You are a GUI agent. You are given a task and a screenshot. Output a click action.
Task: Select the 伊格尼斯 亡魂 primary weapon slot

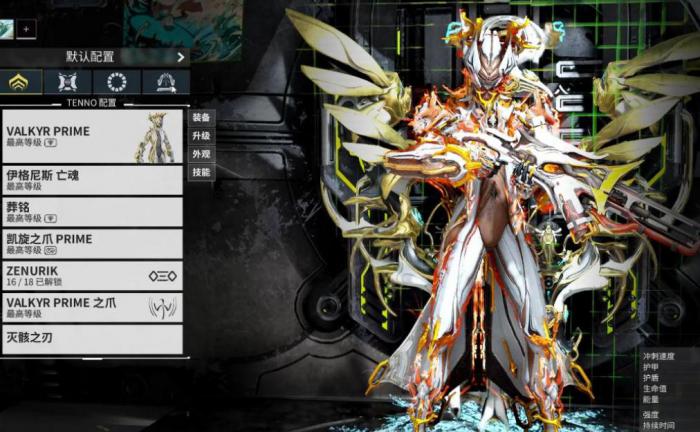coord(92,180)
